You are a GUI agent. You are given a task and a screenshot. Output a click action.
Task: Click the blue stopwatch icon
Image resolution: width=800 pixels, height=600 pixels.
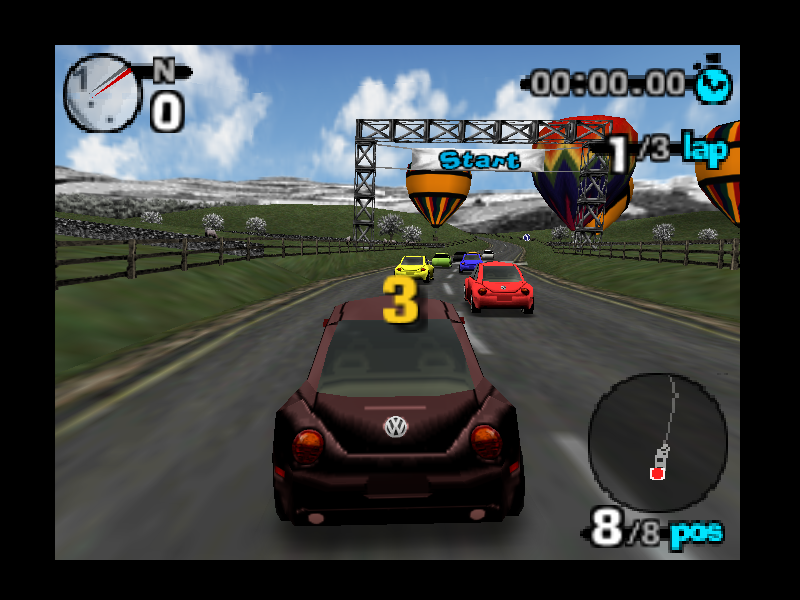[x=714, y=82]
